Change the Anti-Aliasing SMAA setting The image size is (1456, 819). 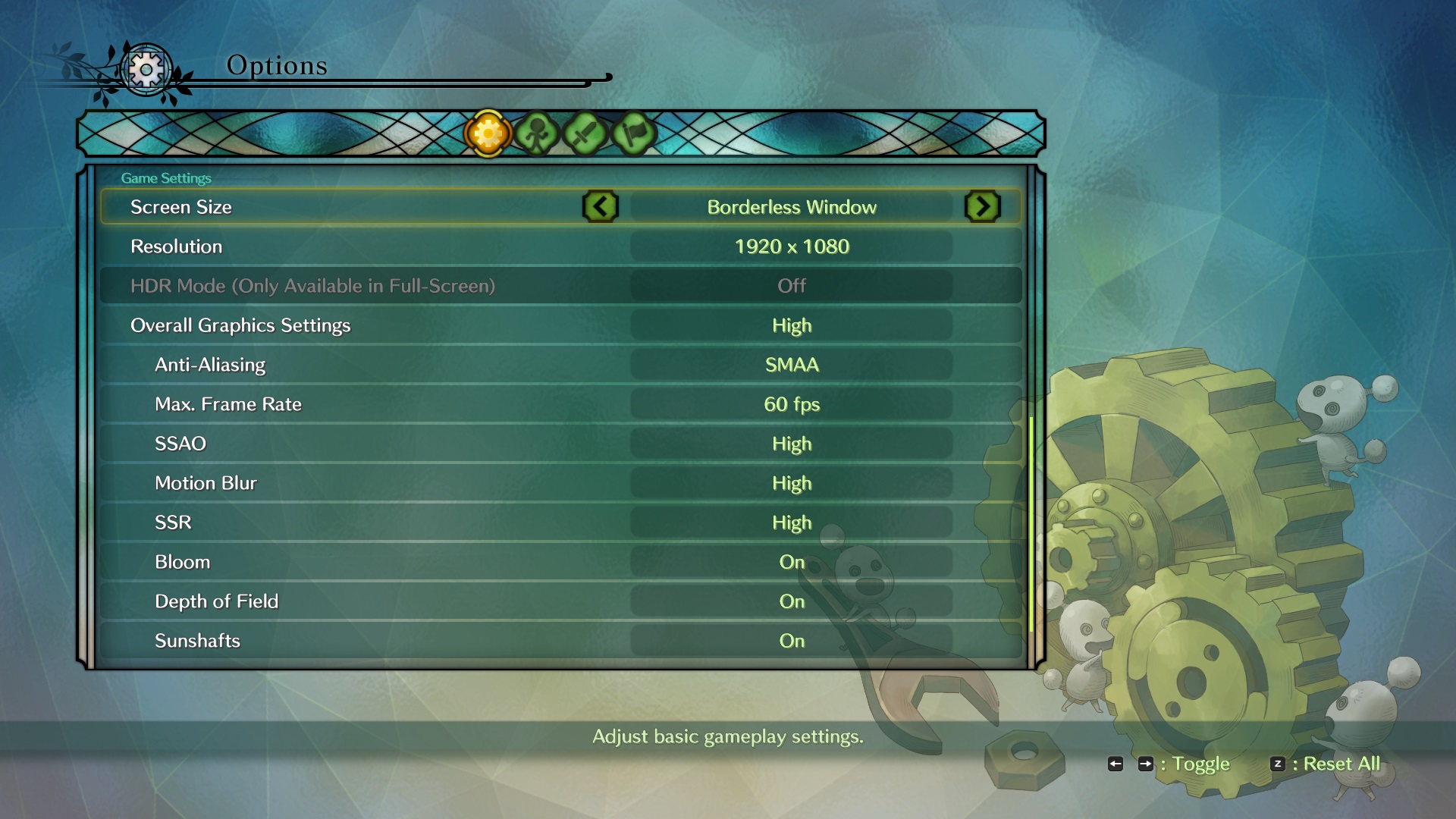click(790, 364)
